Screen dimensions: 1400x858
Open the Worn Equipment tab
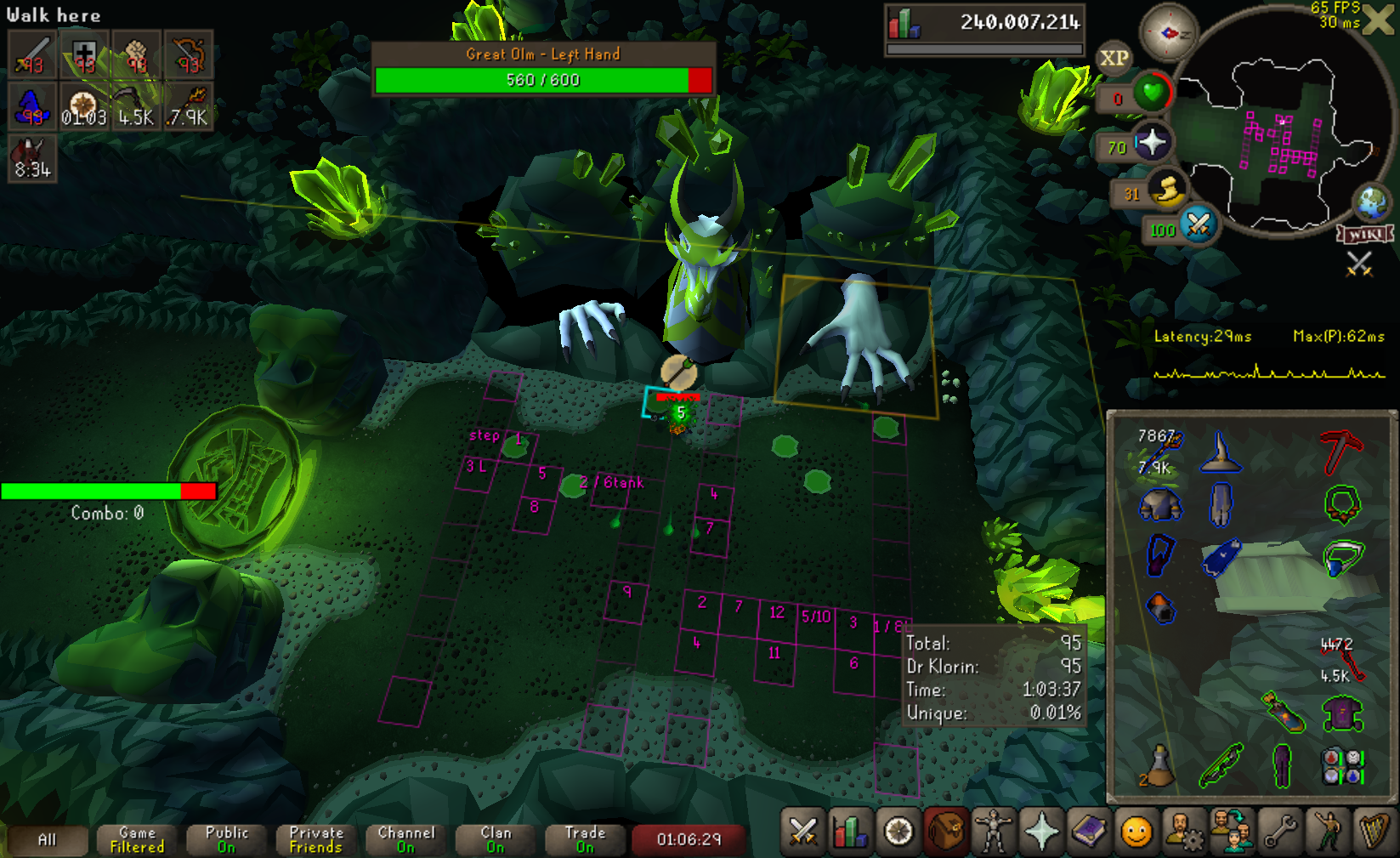tap(993, 832)
